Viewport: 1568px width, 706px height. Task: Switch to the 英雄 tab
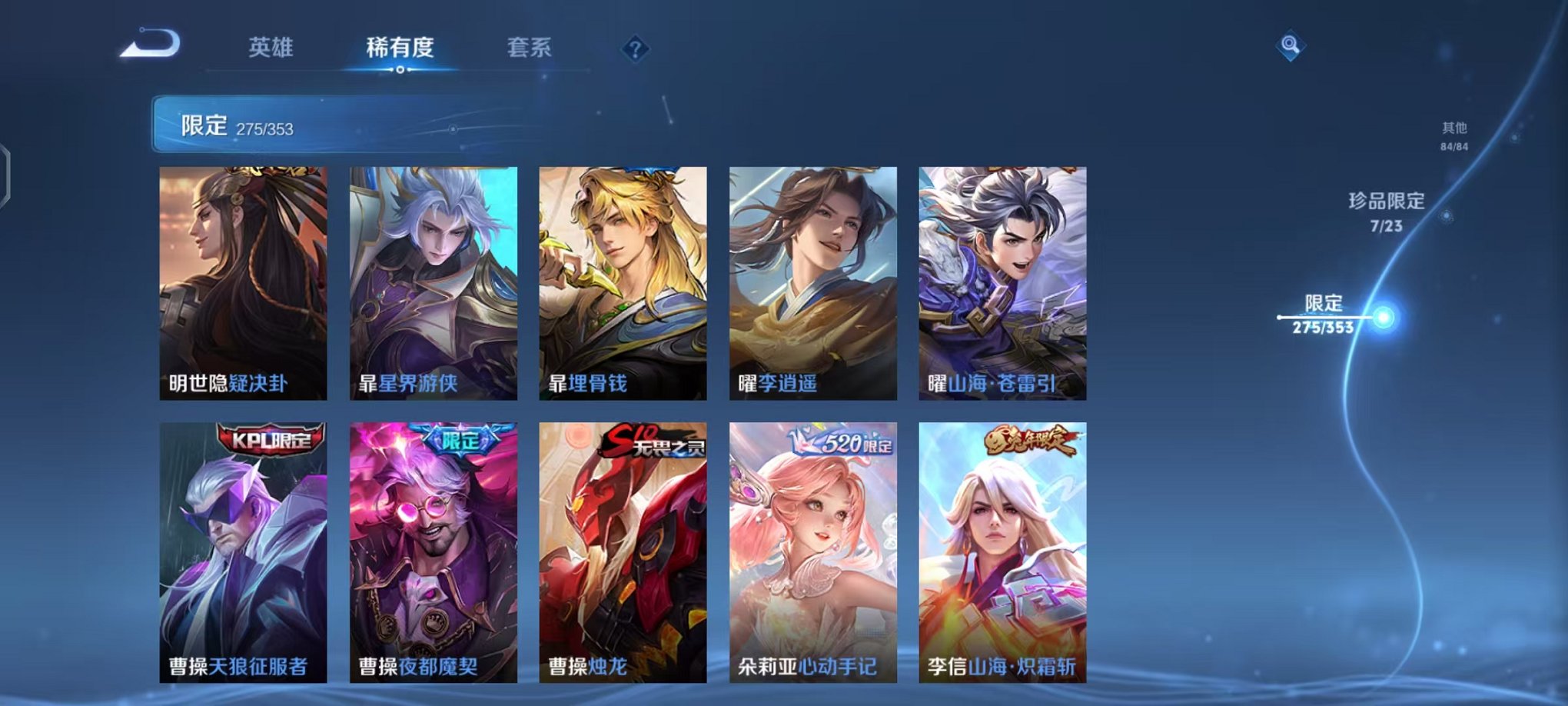tap(273, 48)
